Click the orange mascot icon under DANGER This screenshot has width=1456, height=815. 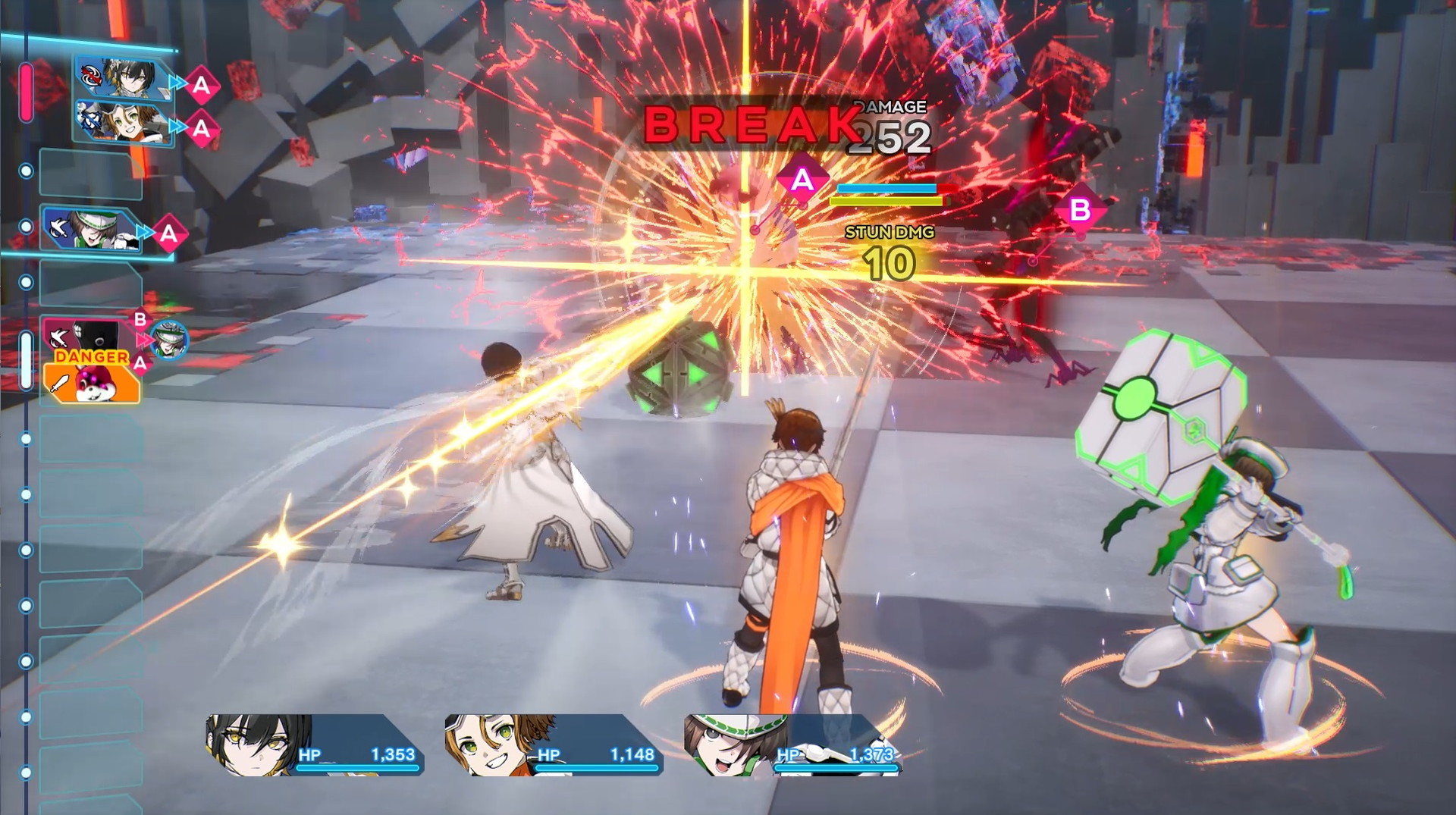(93, 383)
